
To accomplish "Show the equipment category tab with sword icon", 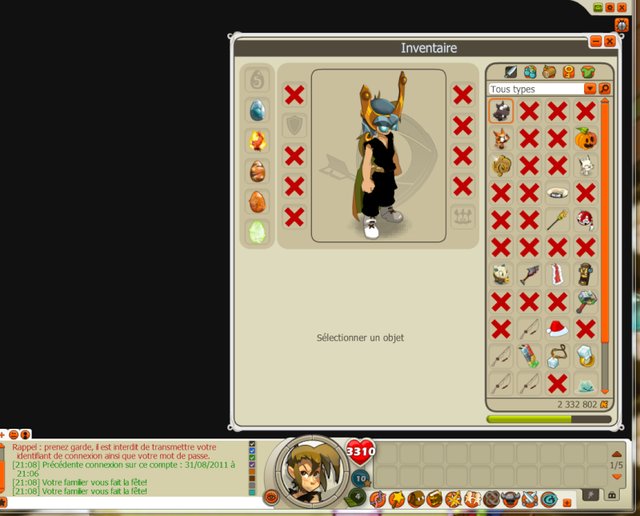I will click(511, 71).
